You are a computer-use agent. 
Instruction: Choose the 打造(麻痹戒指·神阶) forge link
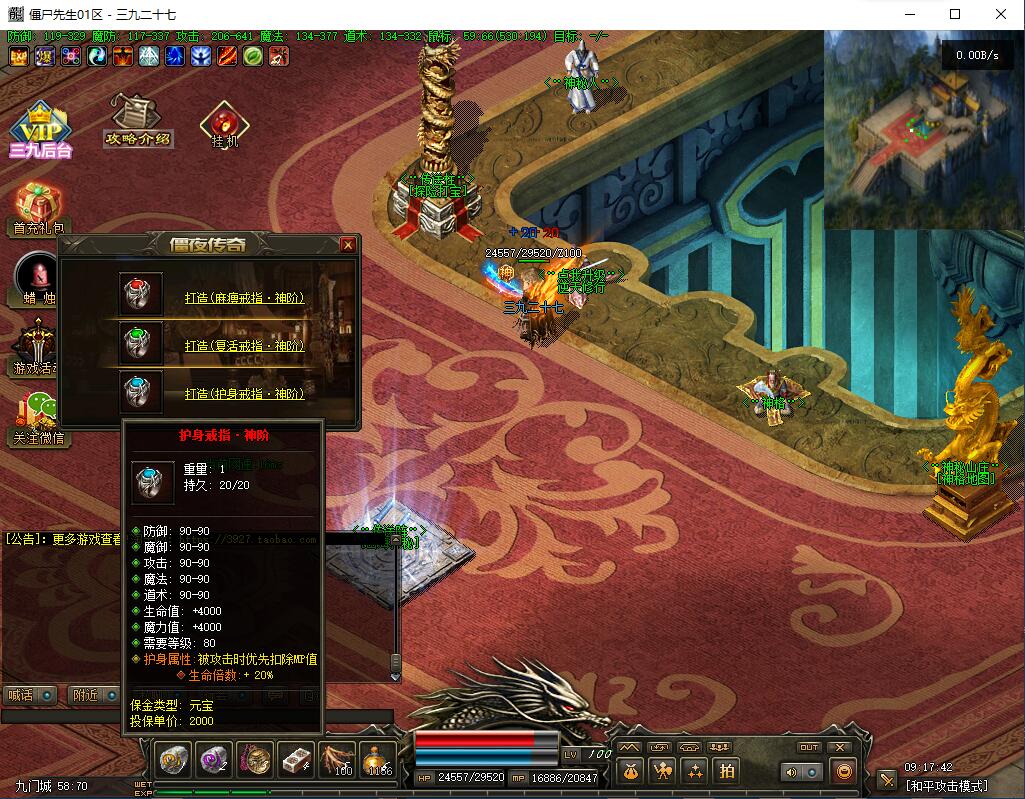244,298
